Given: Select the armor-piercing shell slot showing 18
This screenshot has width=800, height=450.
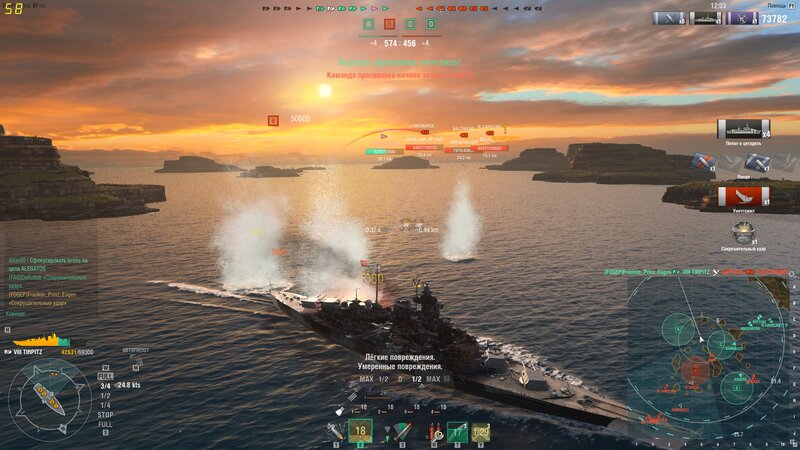Looking at the screenshot, I should pyautogui.click(x=361, y=431).
